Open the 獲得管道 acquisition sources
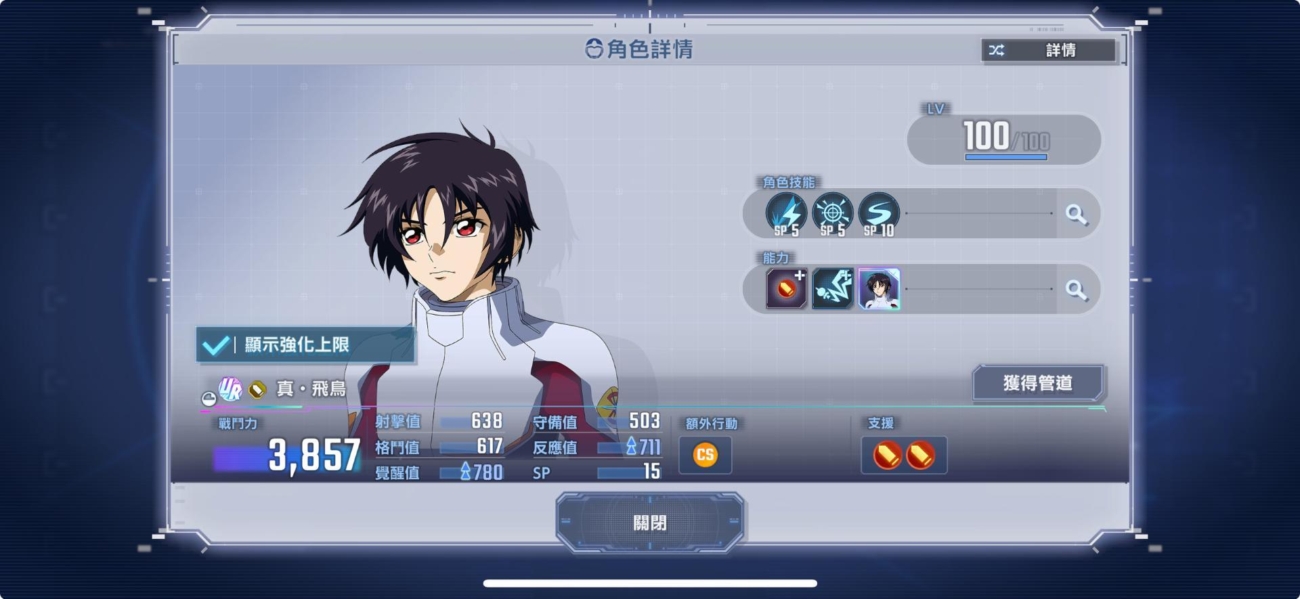This screenshot has width=1300, height=599. click(1037, 382)
